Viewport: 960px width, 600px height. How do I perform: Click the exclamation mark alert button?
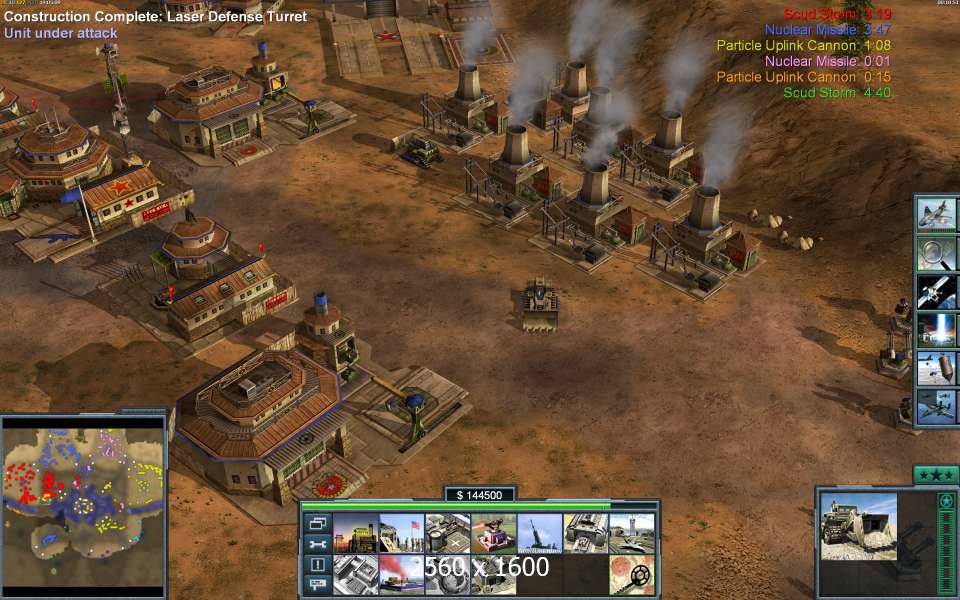pos(317,564)
